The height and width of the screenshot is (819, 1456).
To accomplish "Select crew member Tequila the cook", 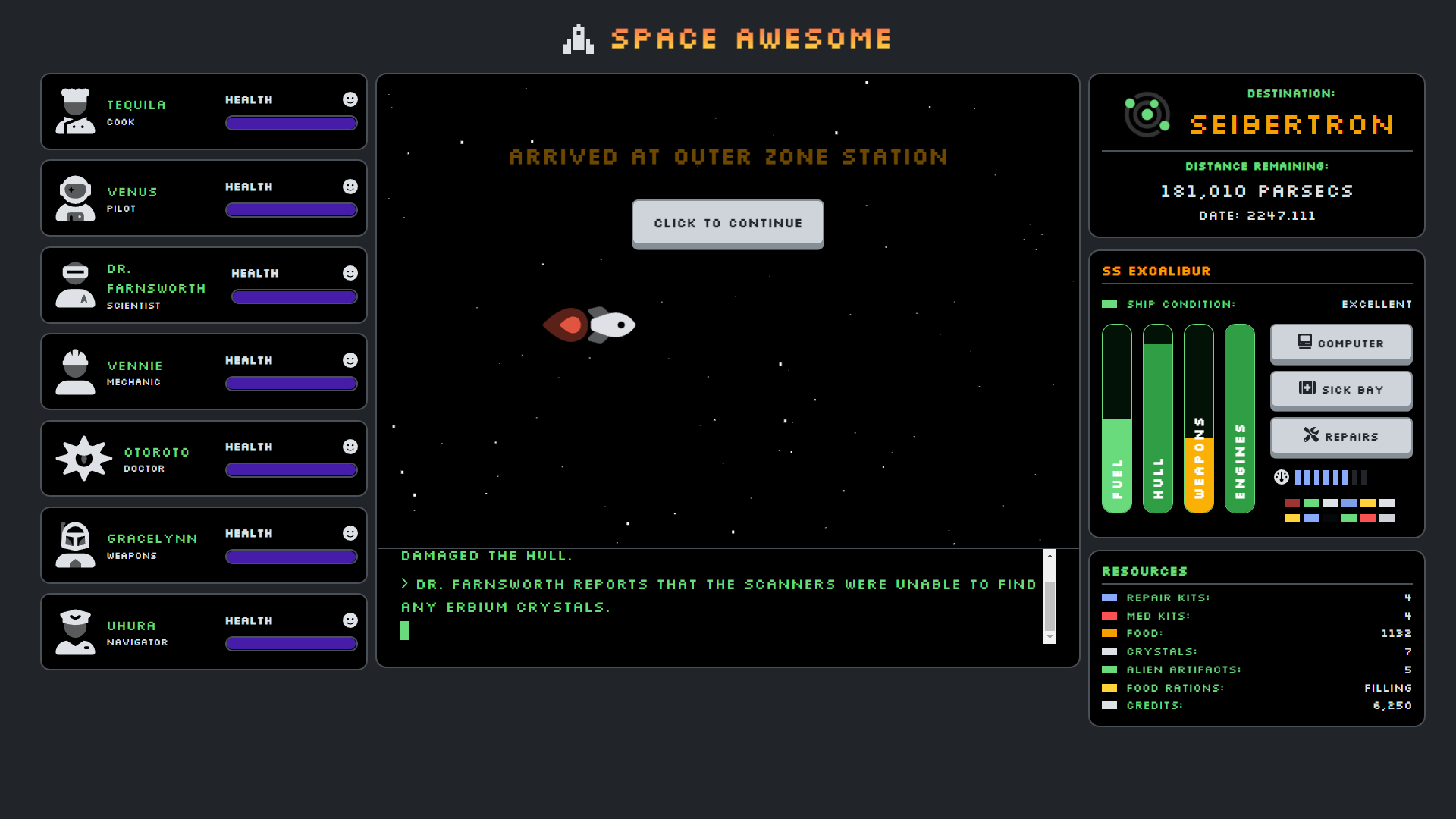I will (203, 111).
